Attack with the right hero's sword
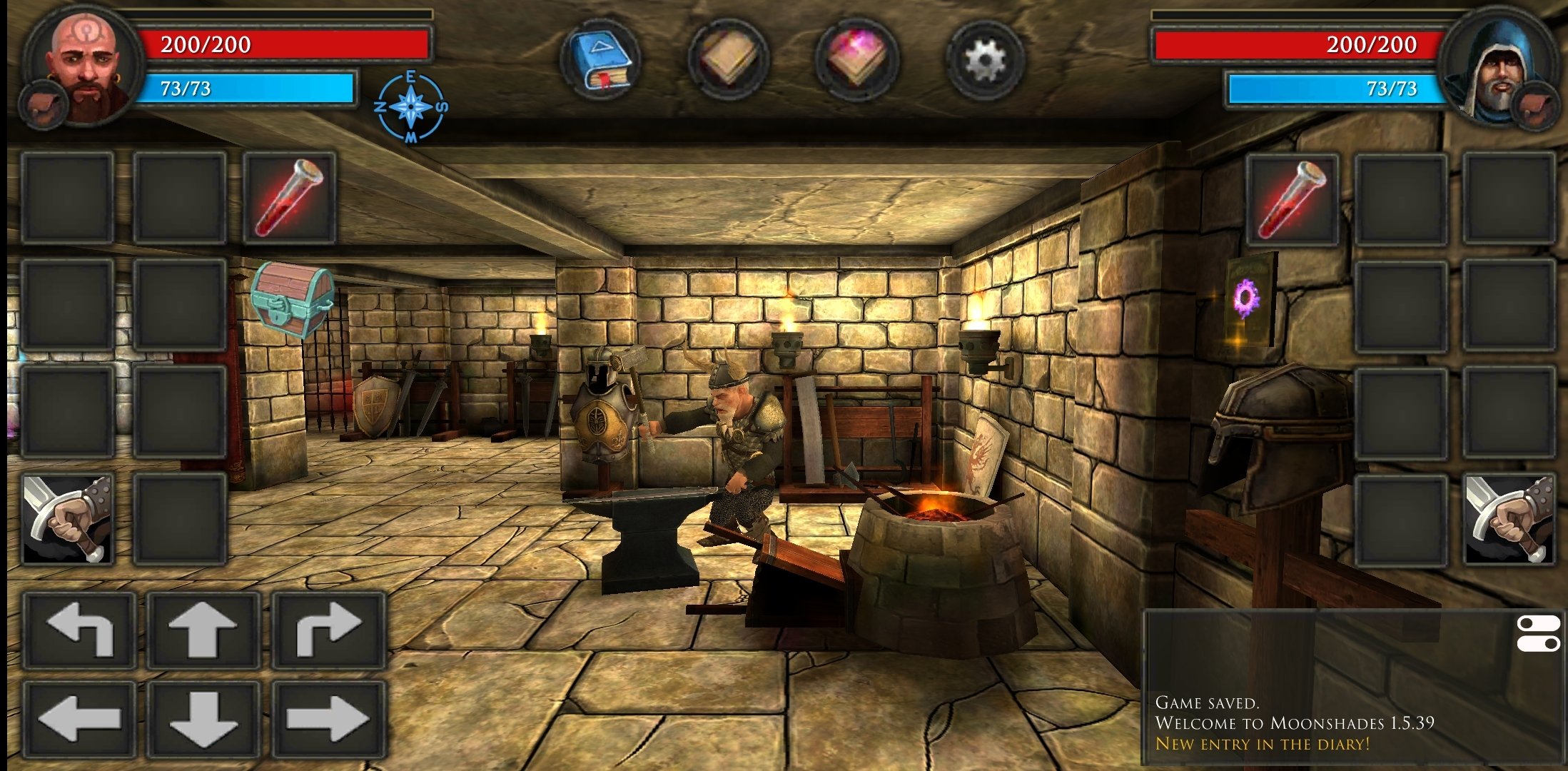Screen dimensions: 1568x771 point(1508,519)
